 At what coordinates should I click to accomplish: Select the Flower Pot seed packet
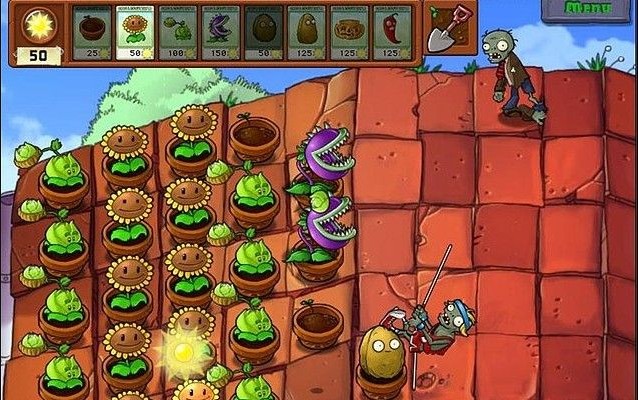(92, 32)
